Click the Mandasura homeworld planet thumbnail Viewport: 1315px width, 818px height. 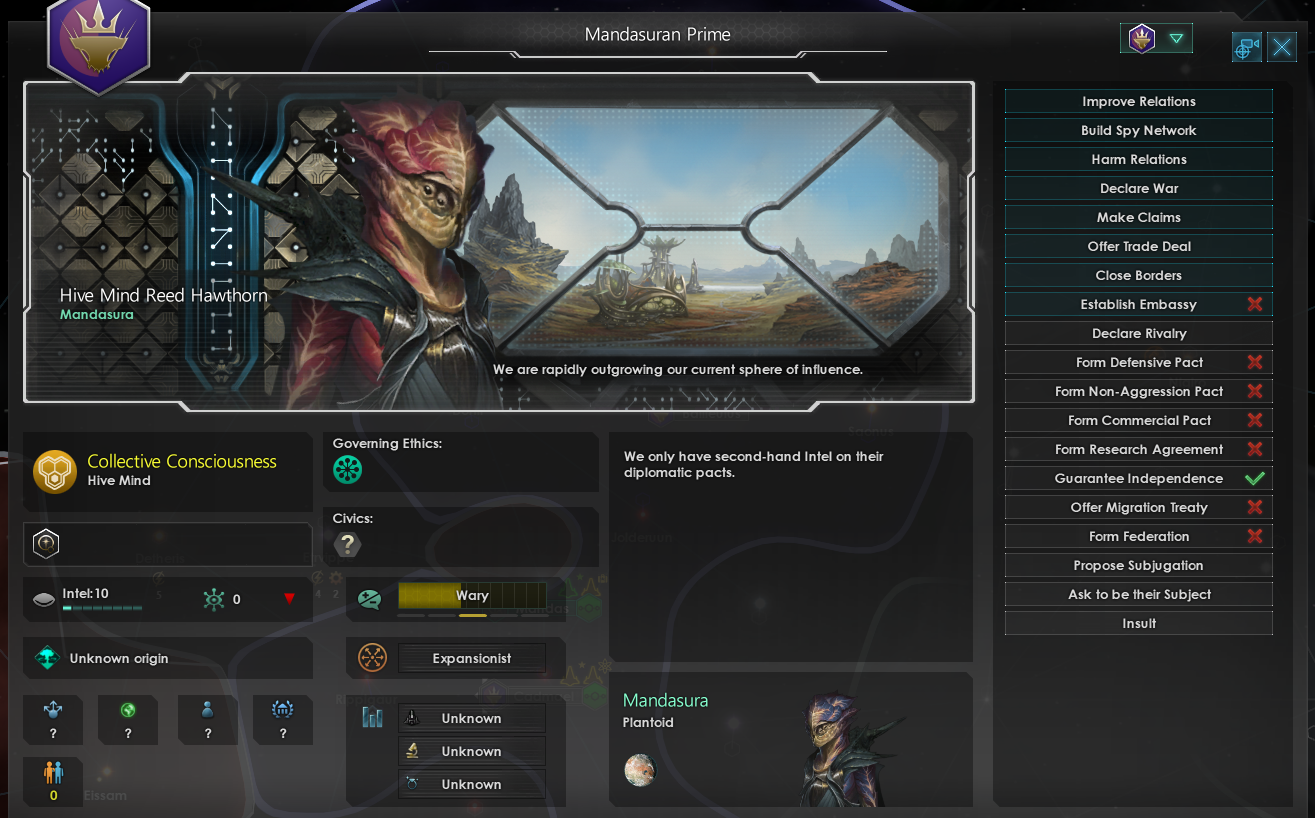coord(640,770)
